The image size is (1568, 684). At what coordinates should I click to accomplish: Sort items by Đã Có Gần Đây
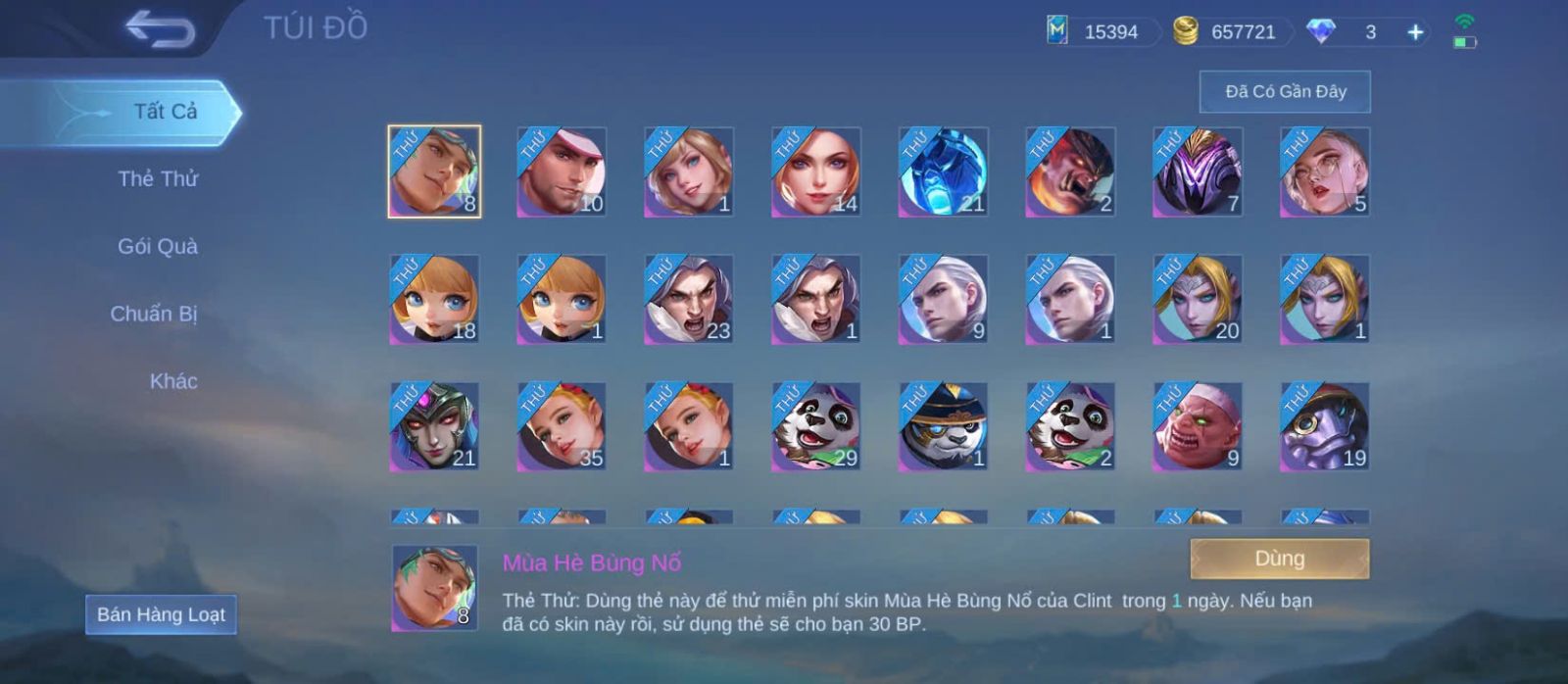point(1285,92)
